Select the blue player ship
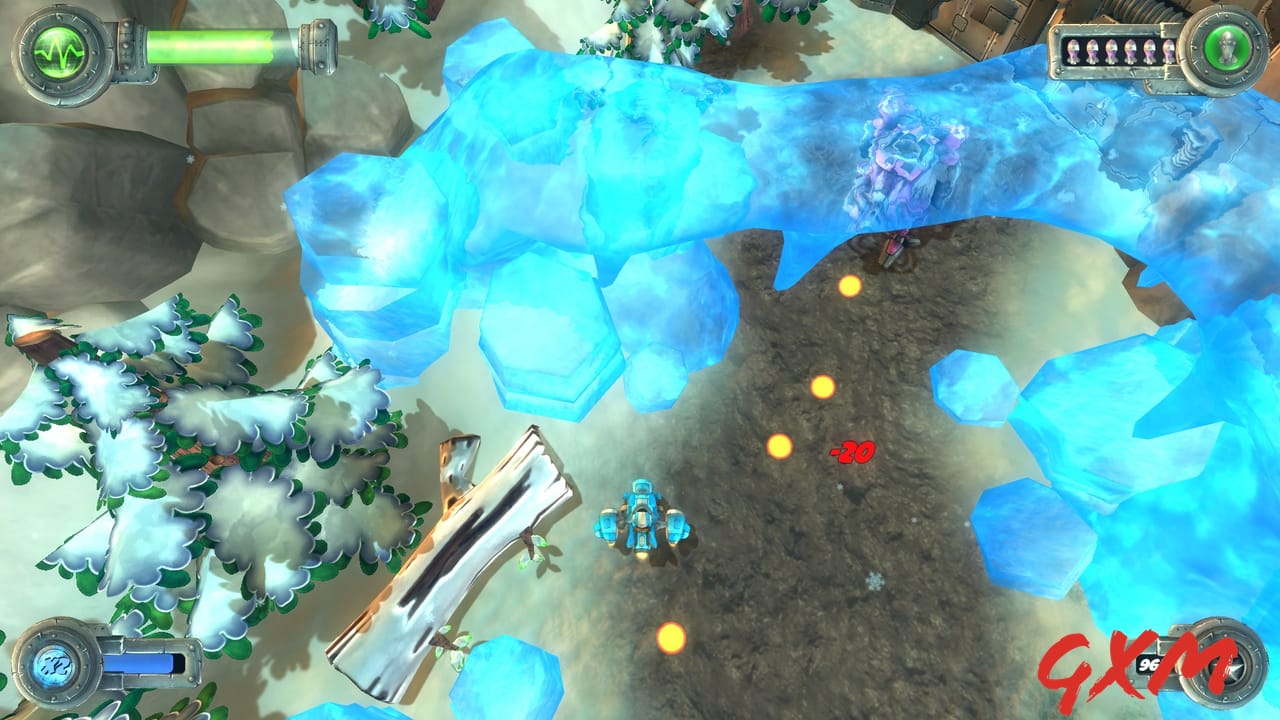This screenshot has height=720, width=1280. 645,520
